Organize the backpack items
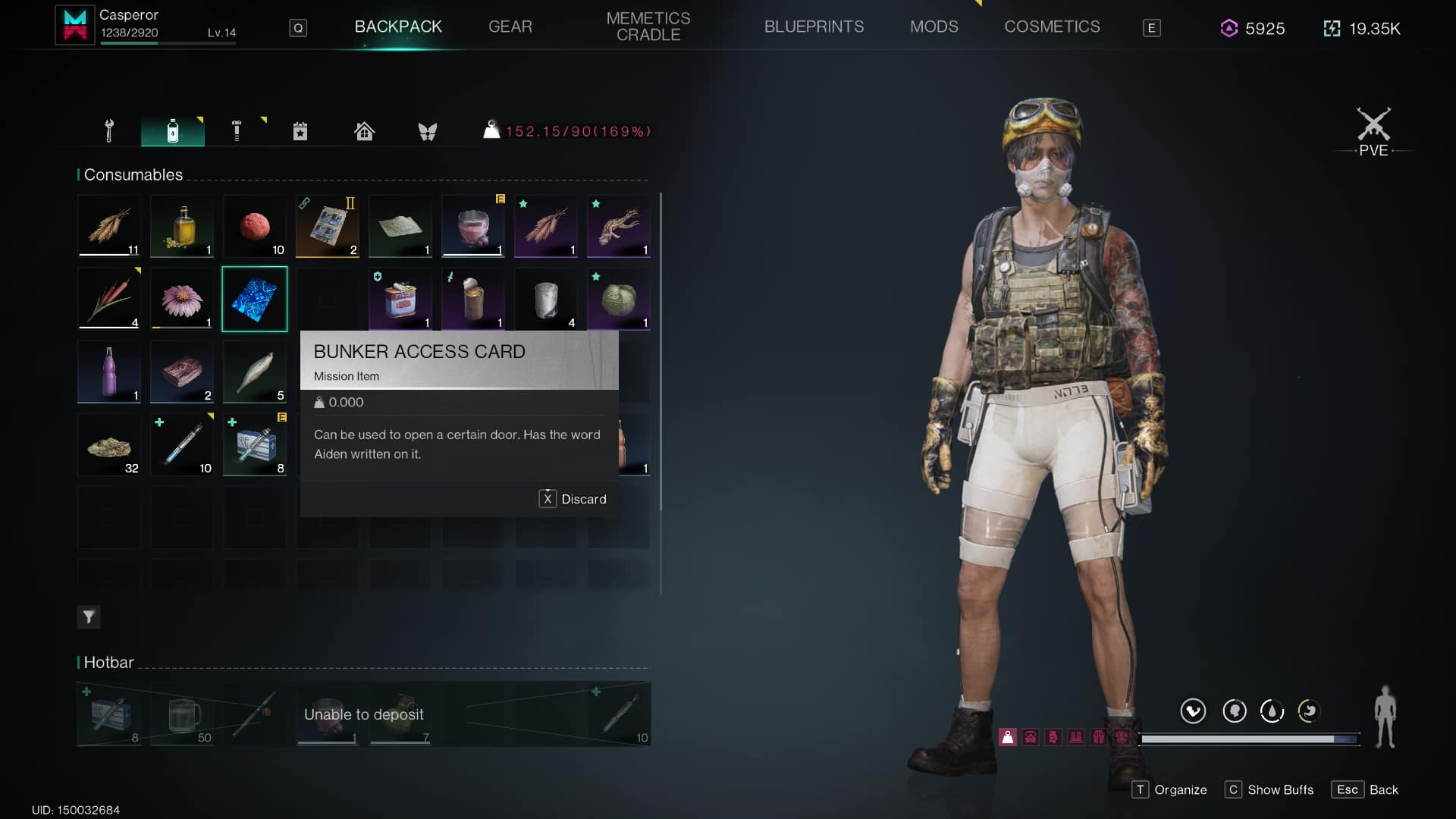 [1169, 789]
